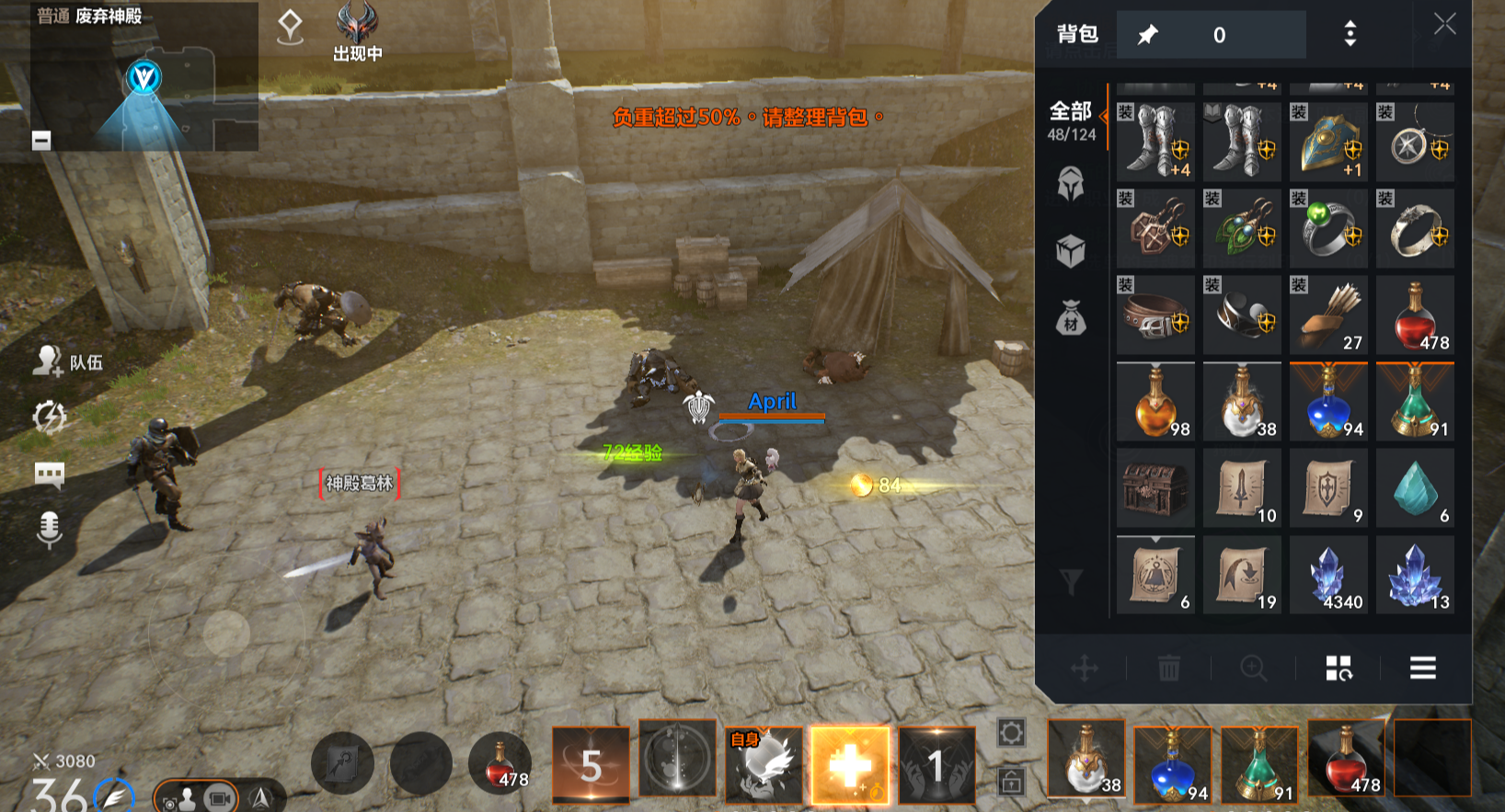1505x812 pixels.
Task: Show the materials bag category tab
Action: pyautogui.click(x=1070, y=318)
